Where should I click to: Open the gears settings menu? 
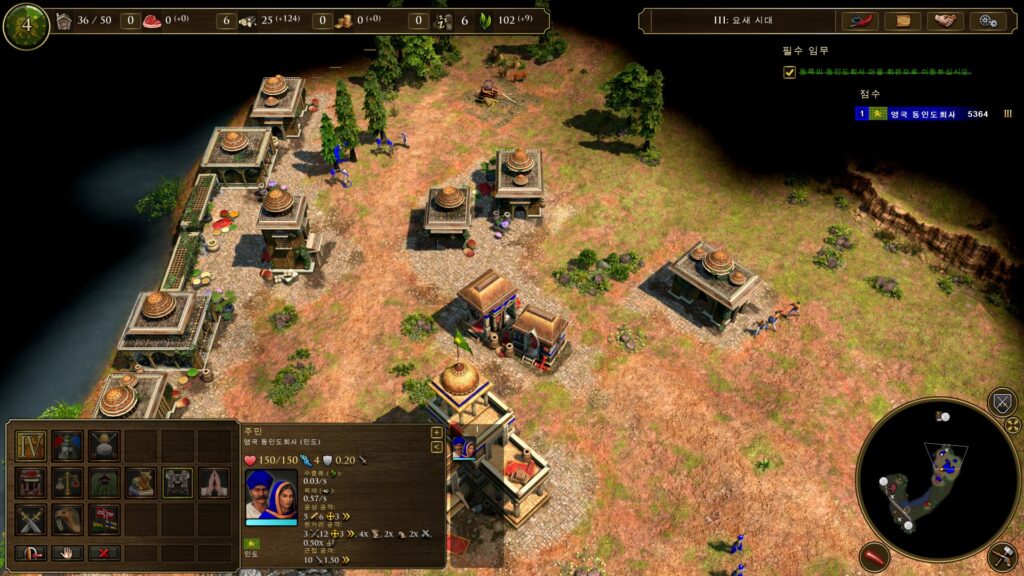(x=988, y=21)
